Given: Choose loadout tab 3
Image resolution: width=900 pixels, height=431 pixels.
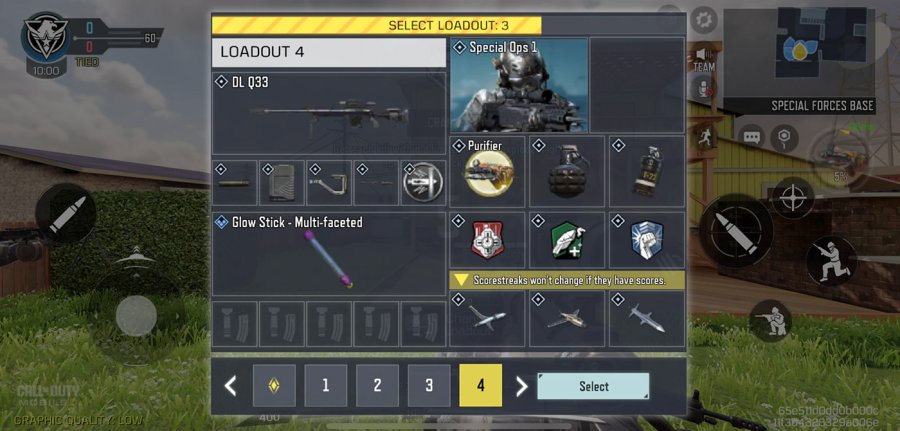Looking at the screenshot, I should (429, 385).
